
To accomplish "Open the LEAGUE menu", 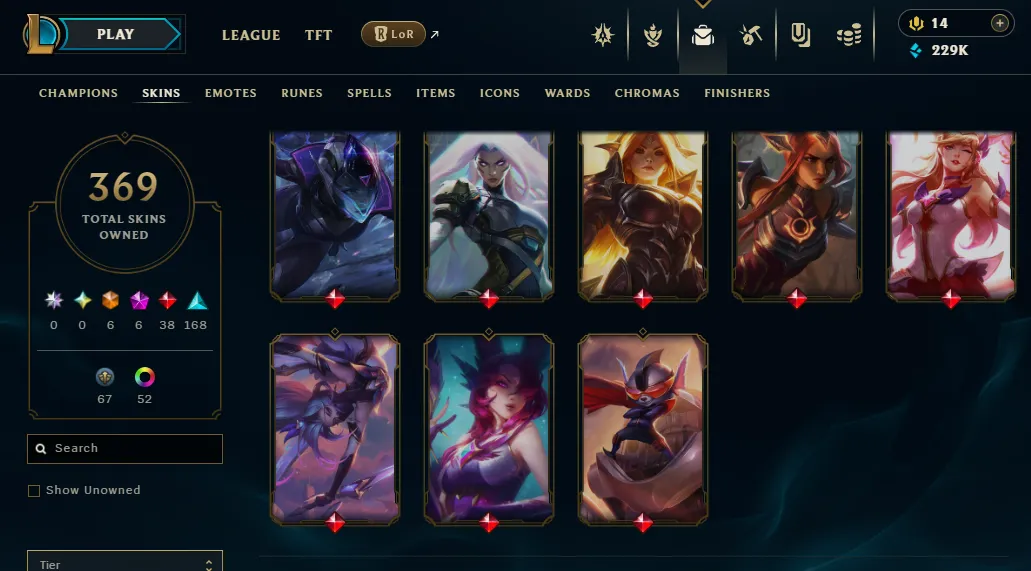I will [251, 35].
